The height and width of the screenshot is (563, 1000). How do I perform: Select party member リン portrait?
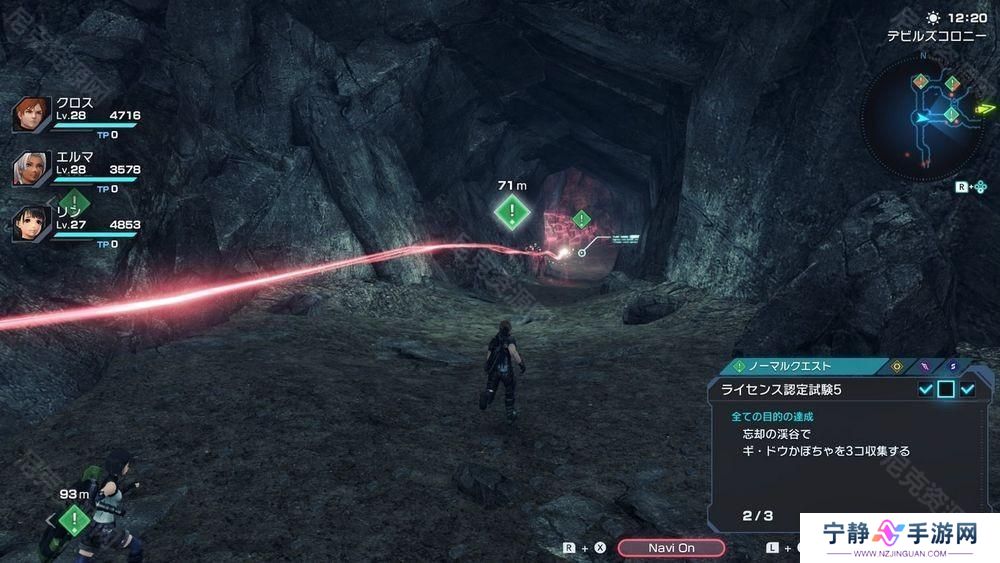click(30, 223)
